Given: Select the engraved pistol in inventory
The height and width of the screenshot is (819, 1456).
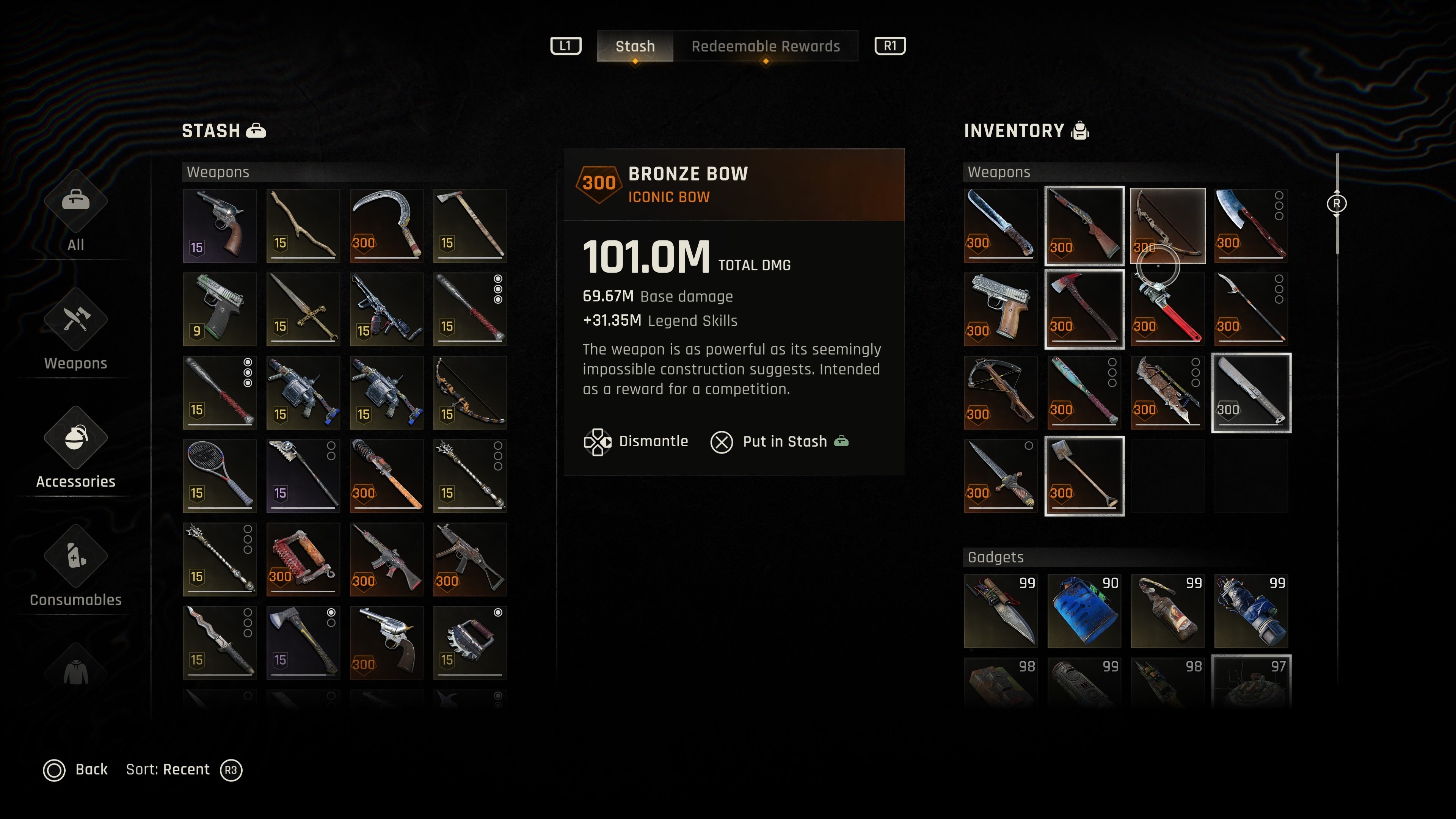Looking at the screenshot, I should (1000, 309).
